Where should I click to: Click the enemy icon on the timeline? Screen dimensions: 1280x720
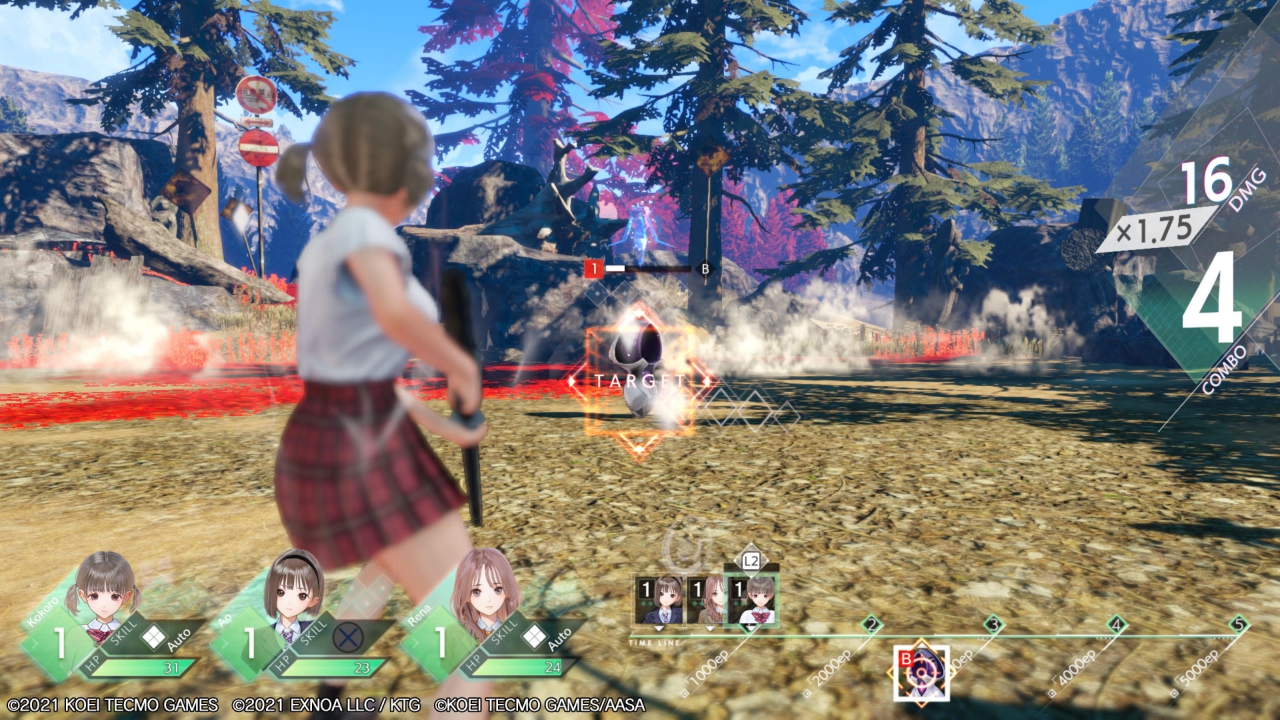921,673
